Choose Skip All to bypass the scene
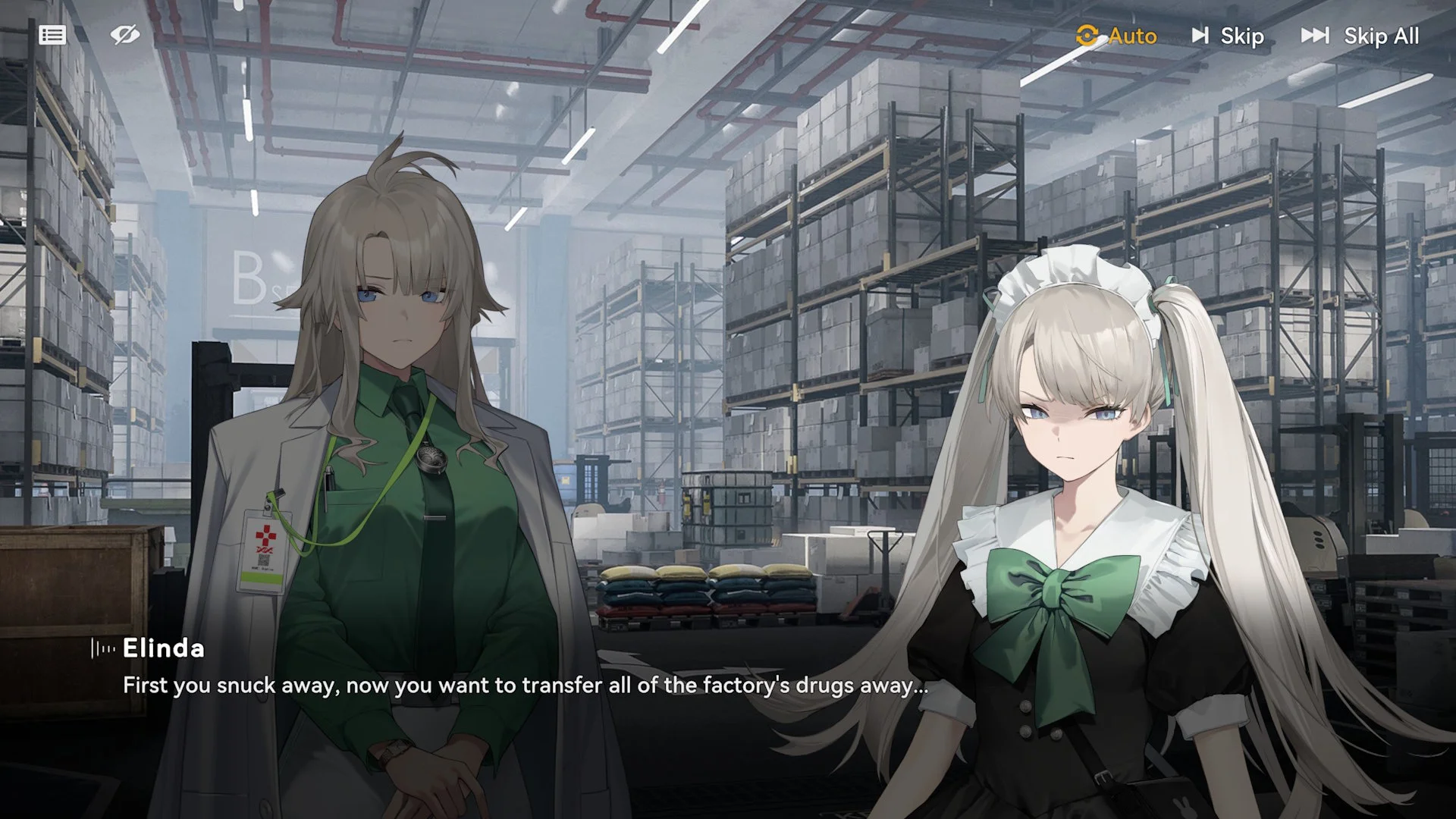This screenshot has height=819, width=1456. click(x=1360, y=36)
